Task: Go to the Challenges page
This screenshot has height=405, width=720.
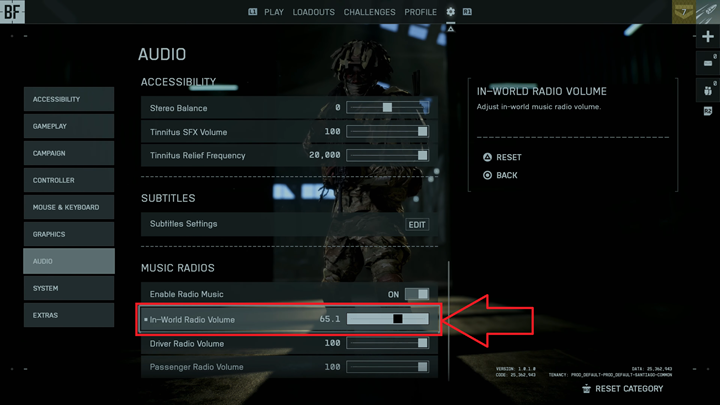Action: (369, 12)
